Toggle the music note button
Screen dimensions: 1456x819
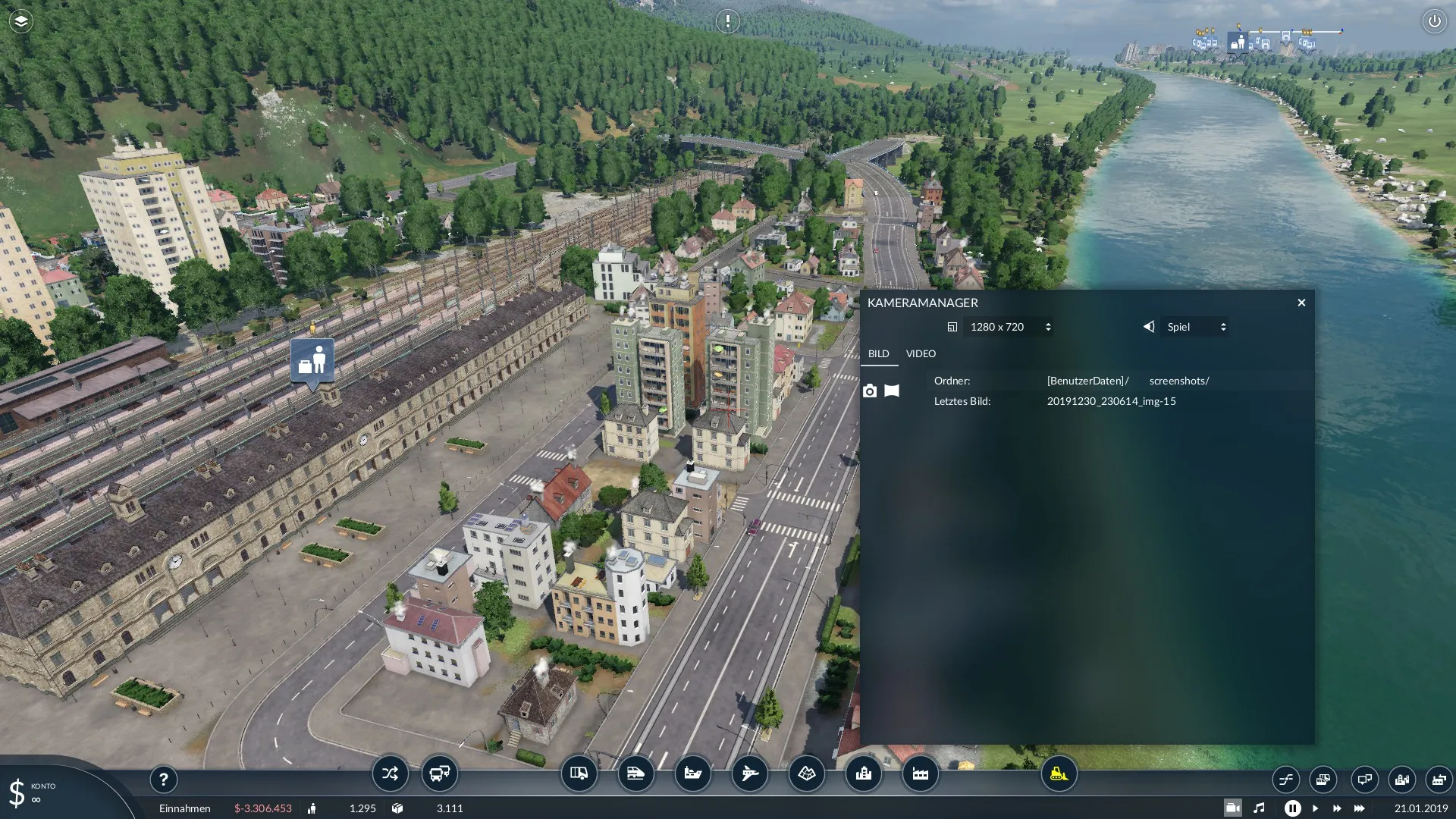click(1259, 808)
